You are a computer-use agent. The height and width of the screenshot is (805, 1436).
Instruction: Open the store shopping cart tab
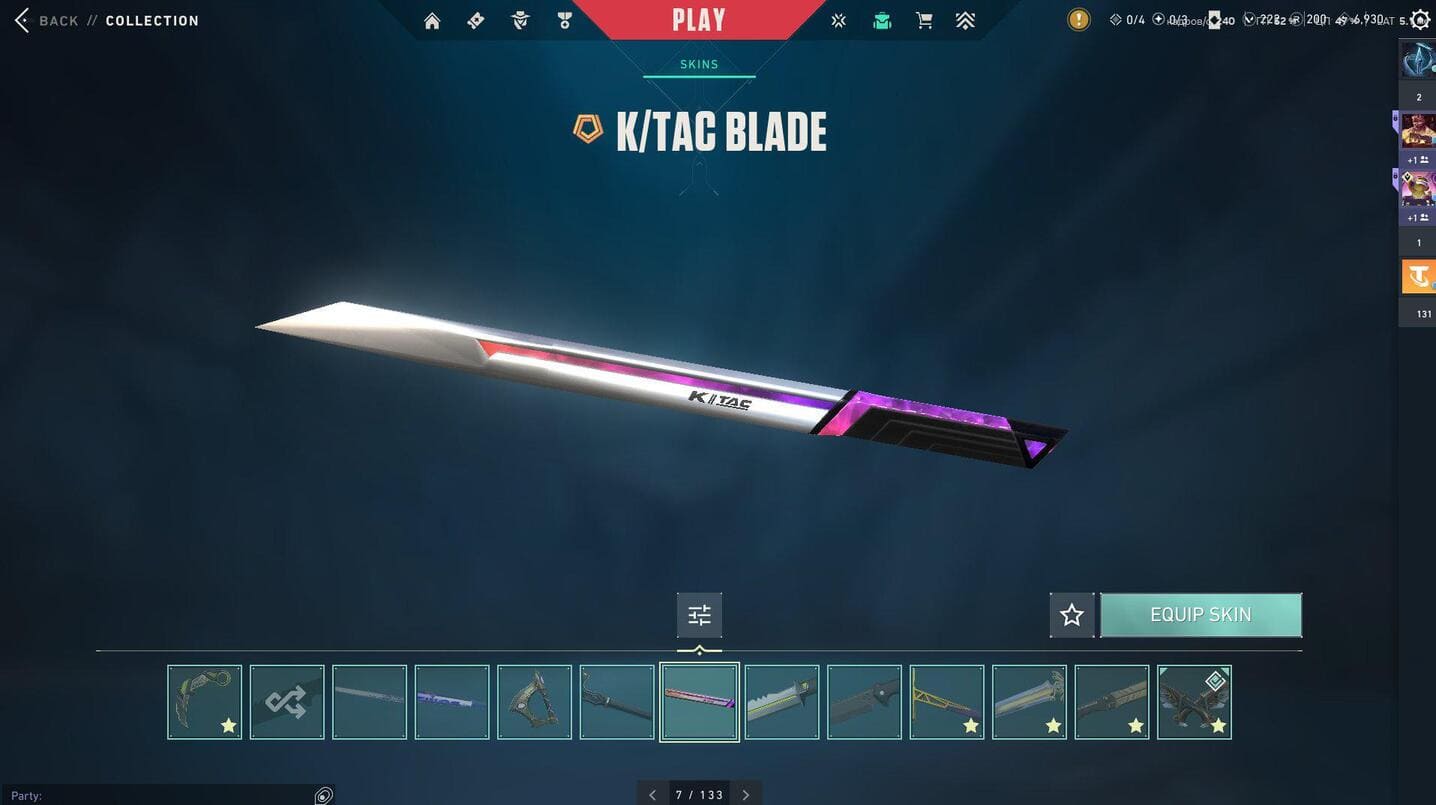tap(925, 21)
